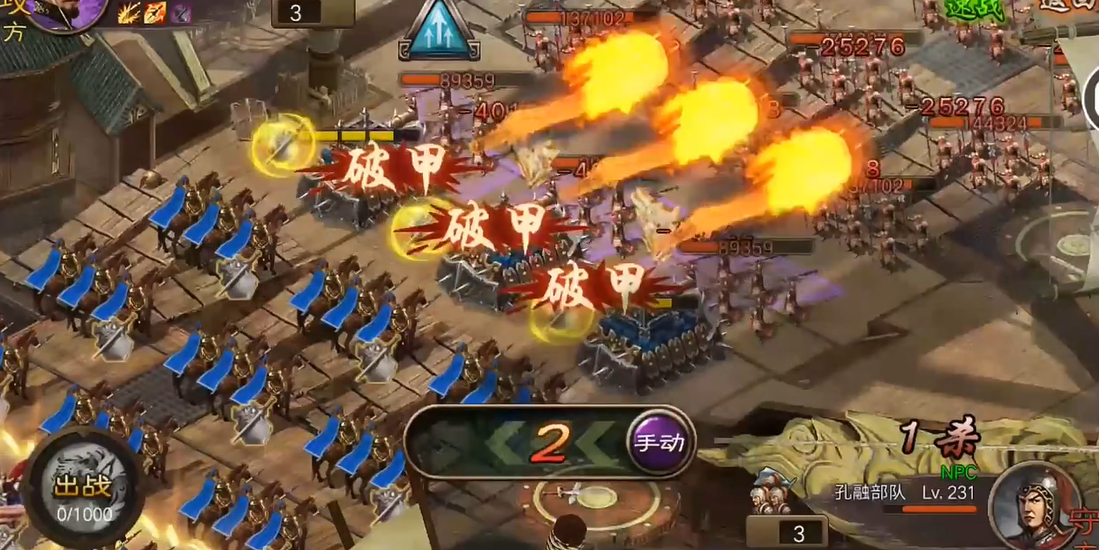Toggle the purple 手动 manual control button
Screen dimensions: 1099x550
click(661, 442)
